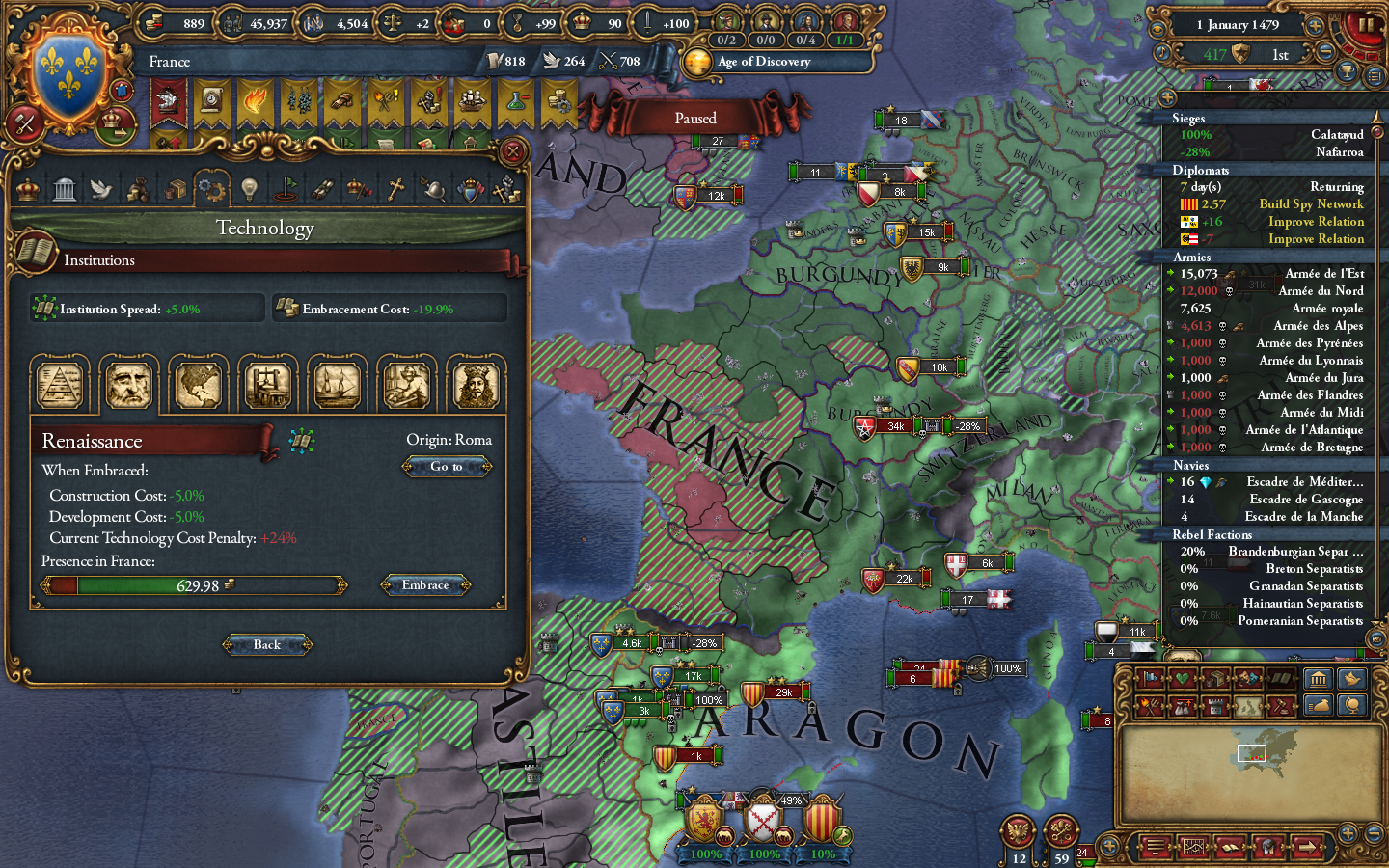The height and width of the screenshot is (868, 1389).
Task: Open the ledger icon next to the minimap menu
Action: (1193, 847)
